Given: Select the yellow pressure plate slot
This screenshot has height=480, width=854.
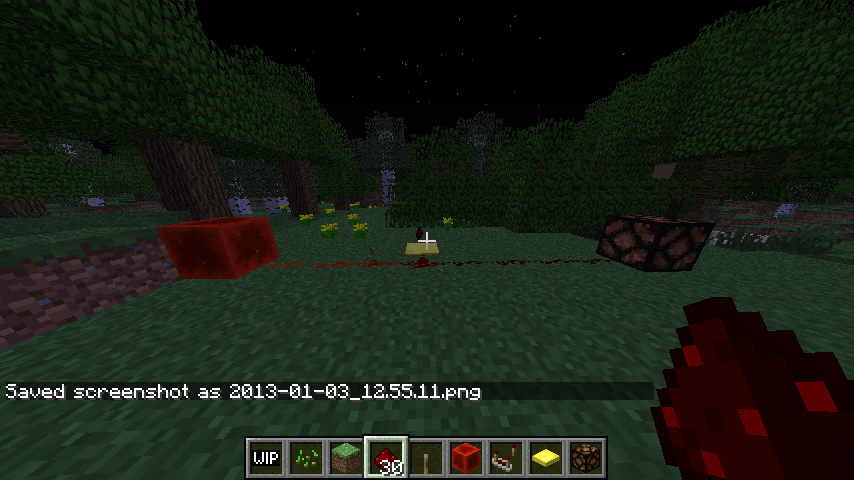Looking at the screenshot, I should point(545,458).
